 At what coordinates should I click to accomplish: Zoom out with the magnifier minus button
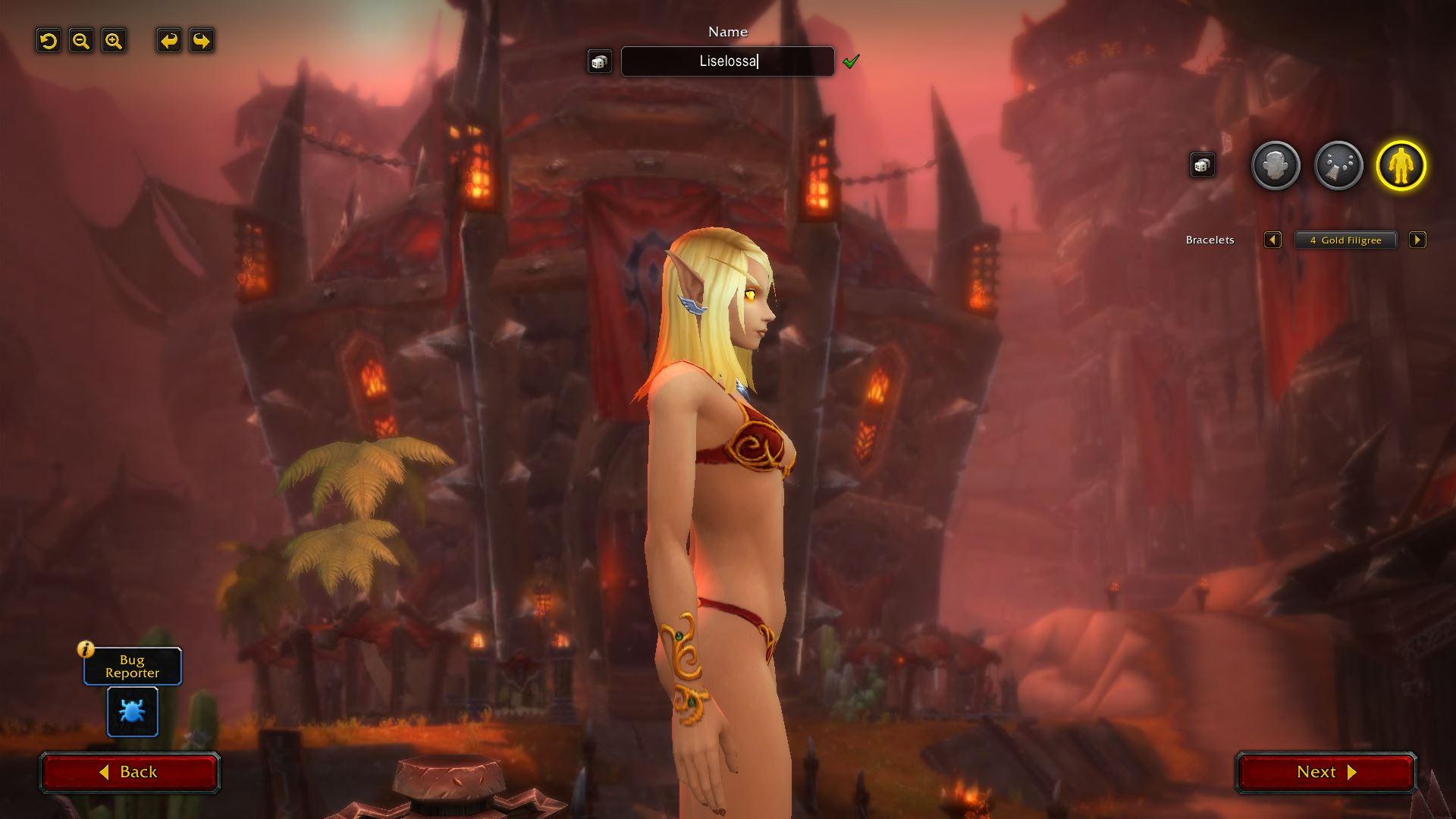[x=81, y=41]
